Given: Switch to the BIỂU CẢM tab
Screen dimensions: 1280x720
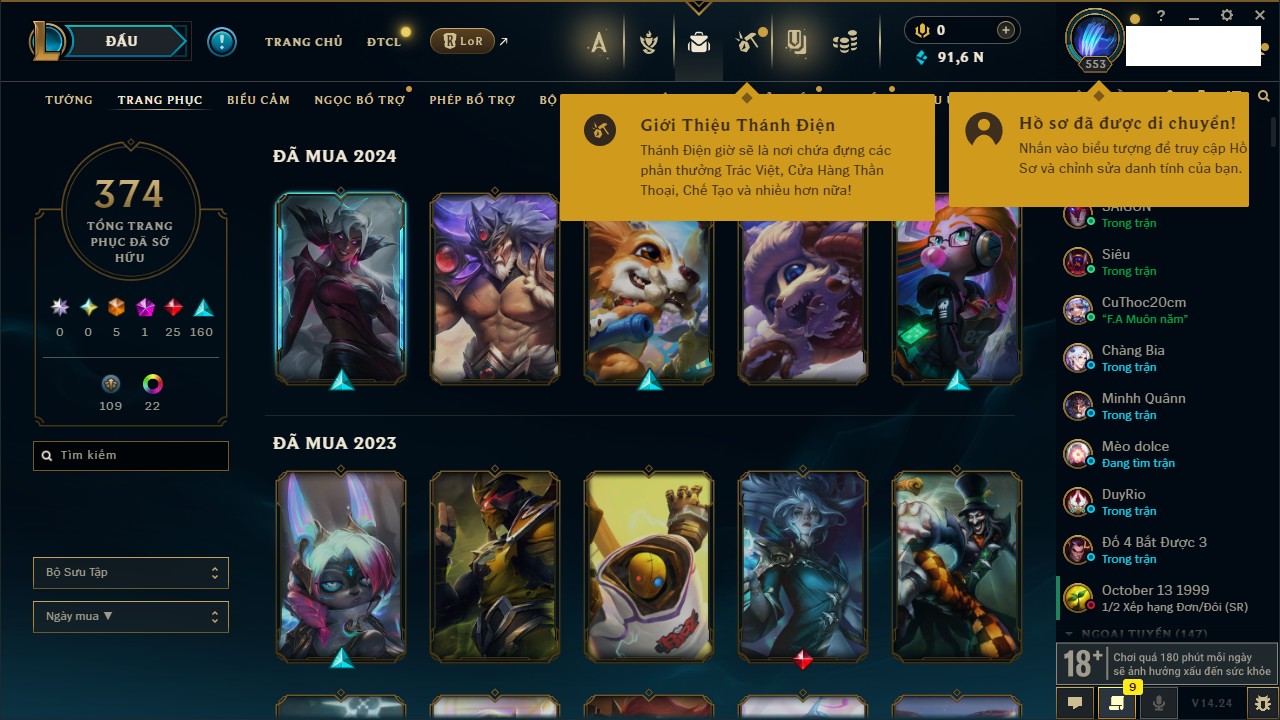Looking at the screenshot, I should point(258,100).
